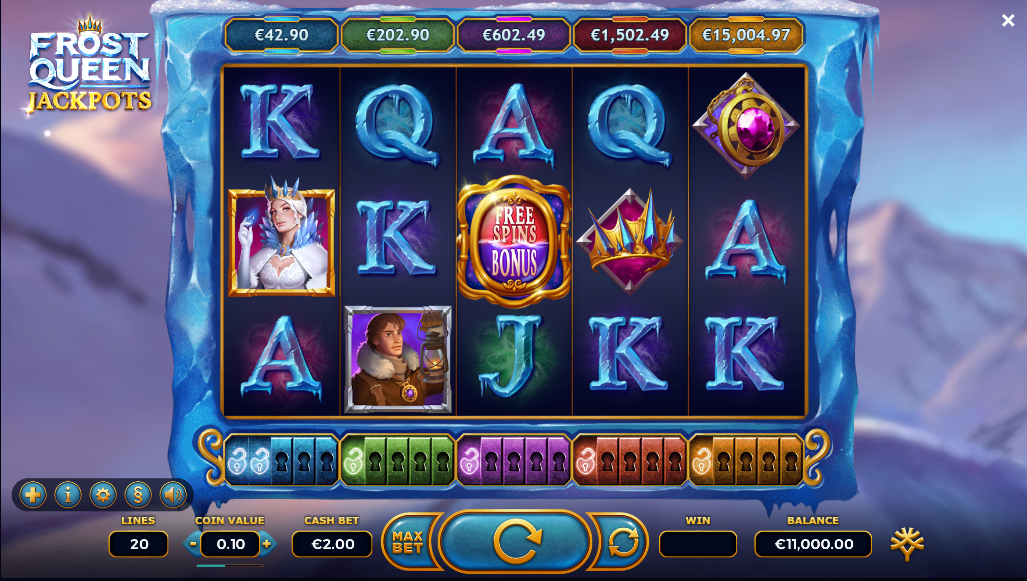Show the game info paytable
1027x581 pixels.
(x=67, y=494)
